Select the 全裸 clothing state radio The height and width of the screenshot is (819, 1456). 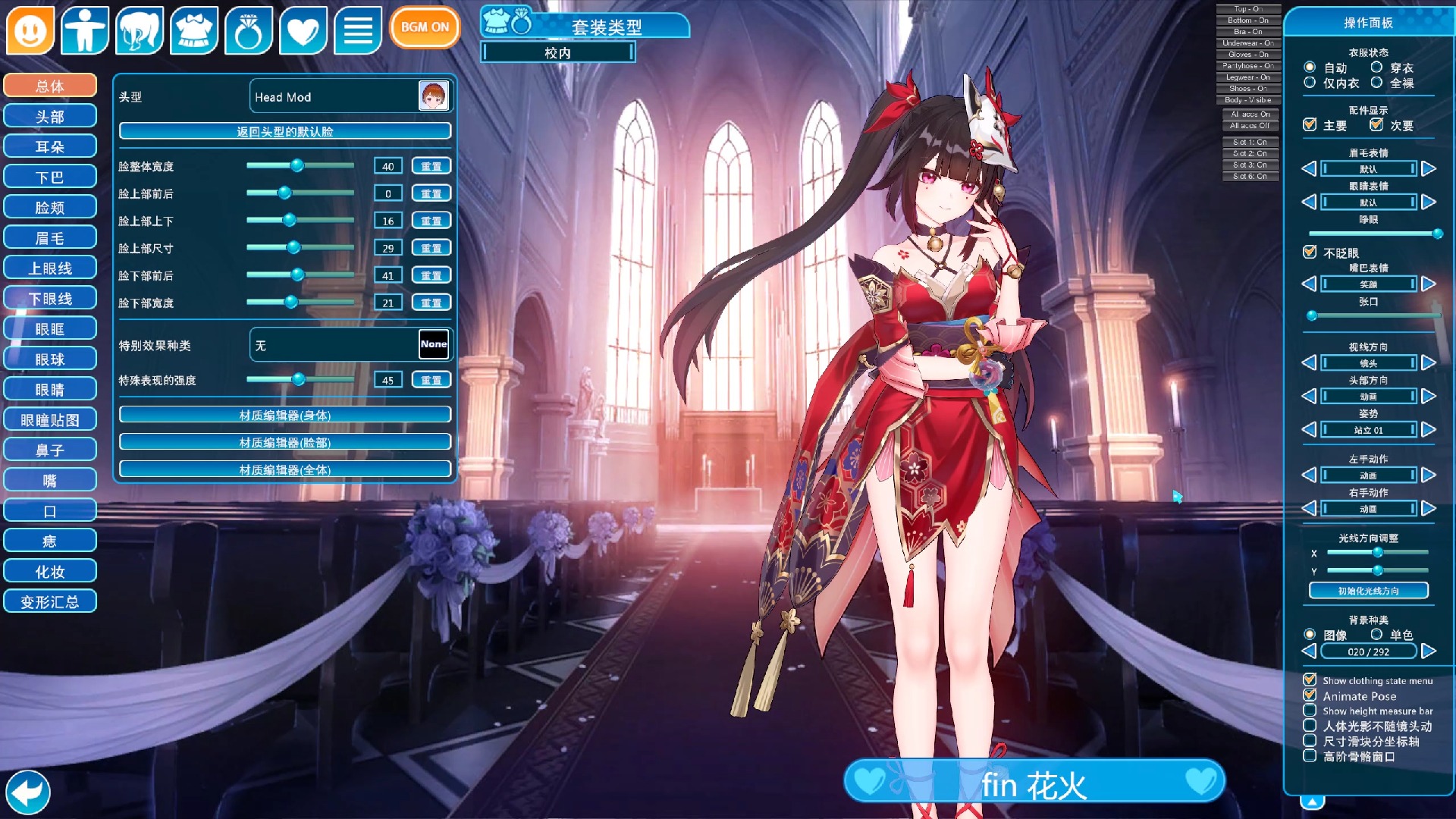tap(1376, 83)
